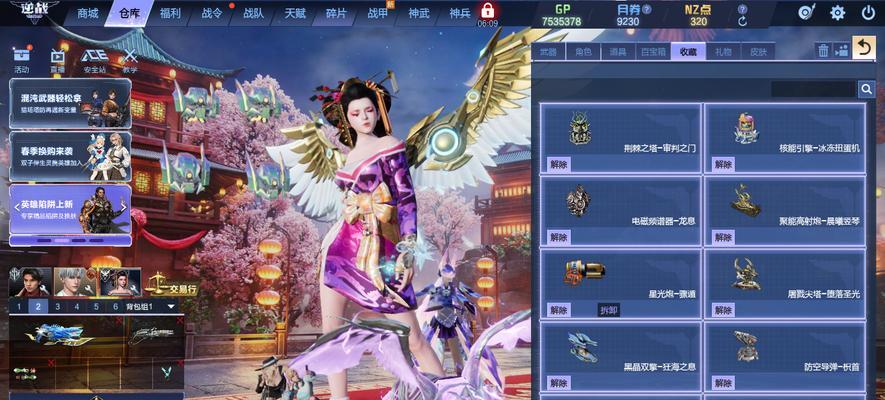Go to the 天赋 talent page
Image resolution: width=885 pixels, height=400 pixels.
pyautogui.click(x=295, y=13)
